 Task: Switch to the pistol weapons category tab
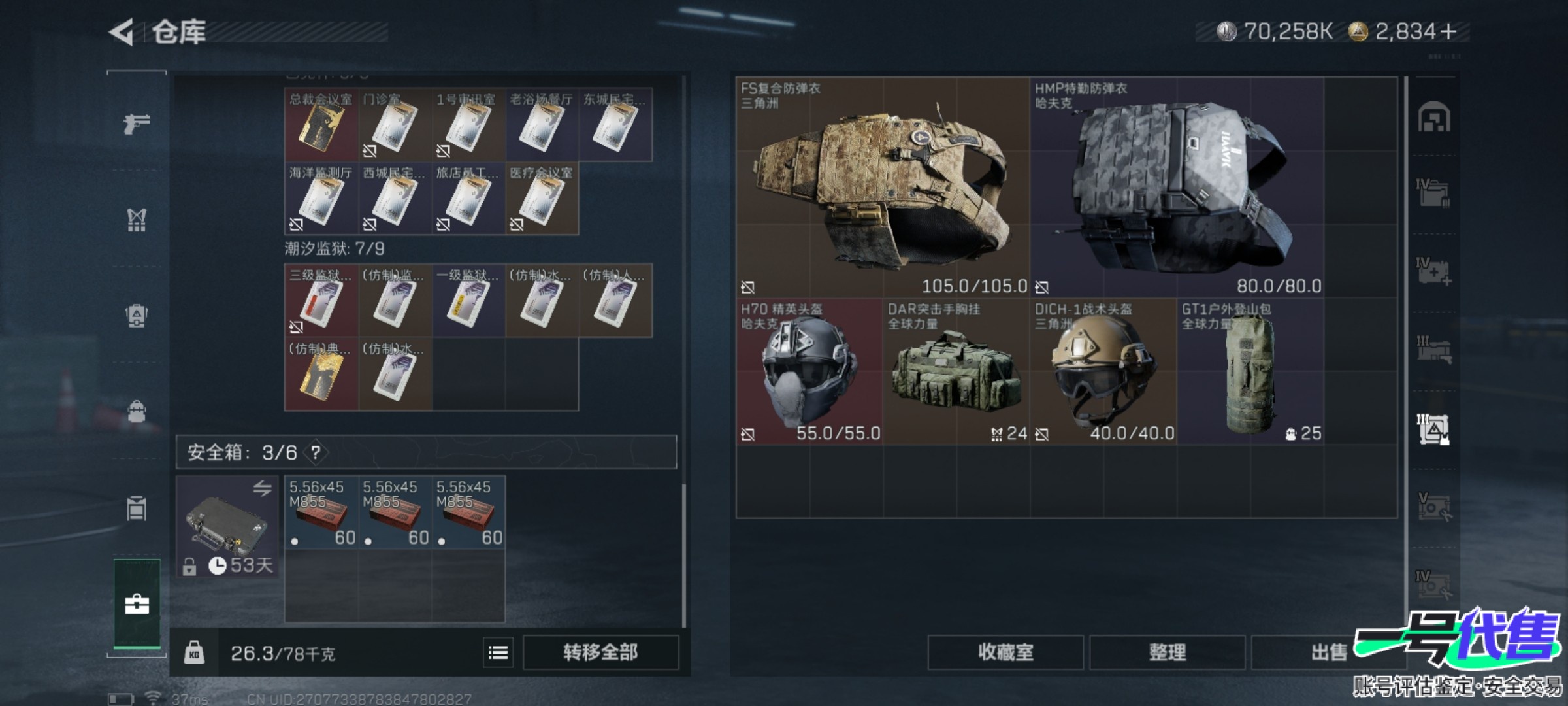click(x=137, y=123)
